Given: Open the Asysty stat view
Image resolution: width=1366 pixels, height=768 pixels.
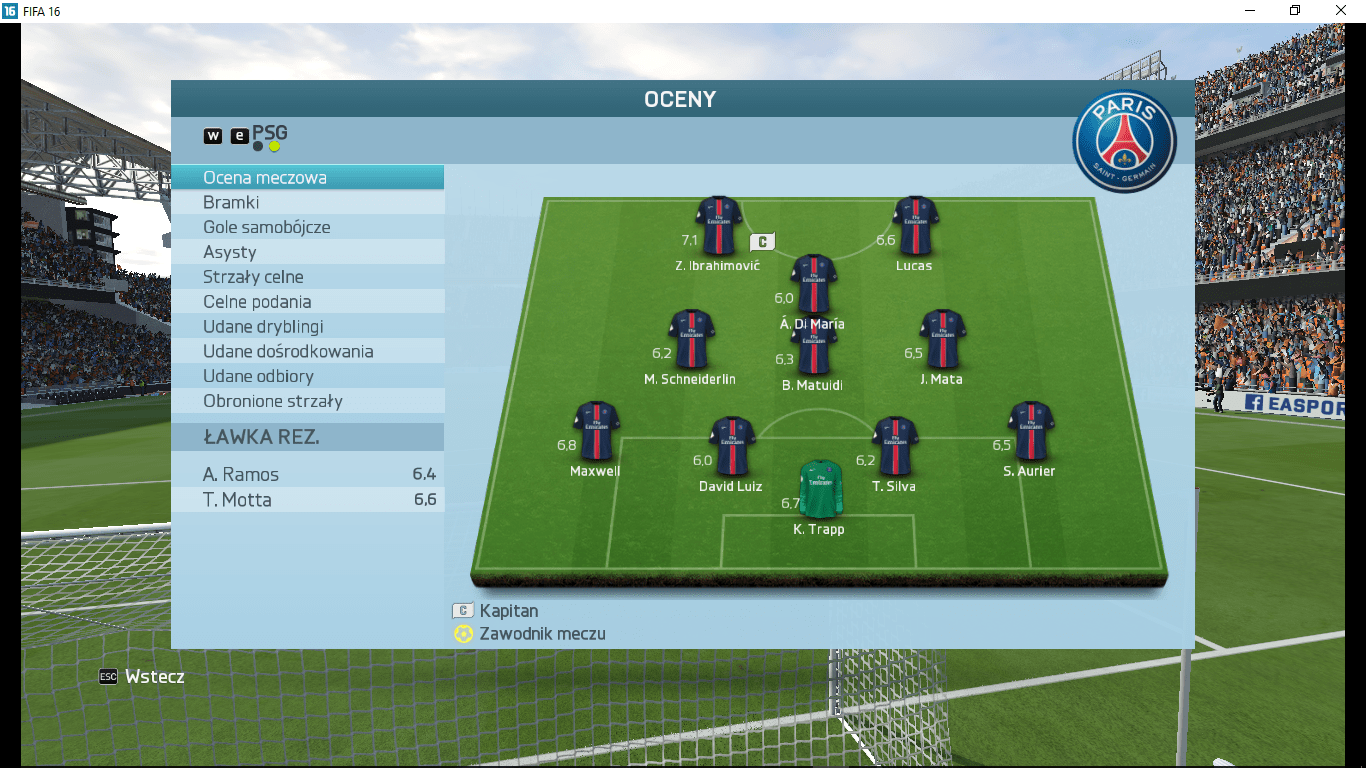Looking at the screenshot, I should coord(307,252).
